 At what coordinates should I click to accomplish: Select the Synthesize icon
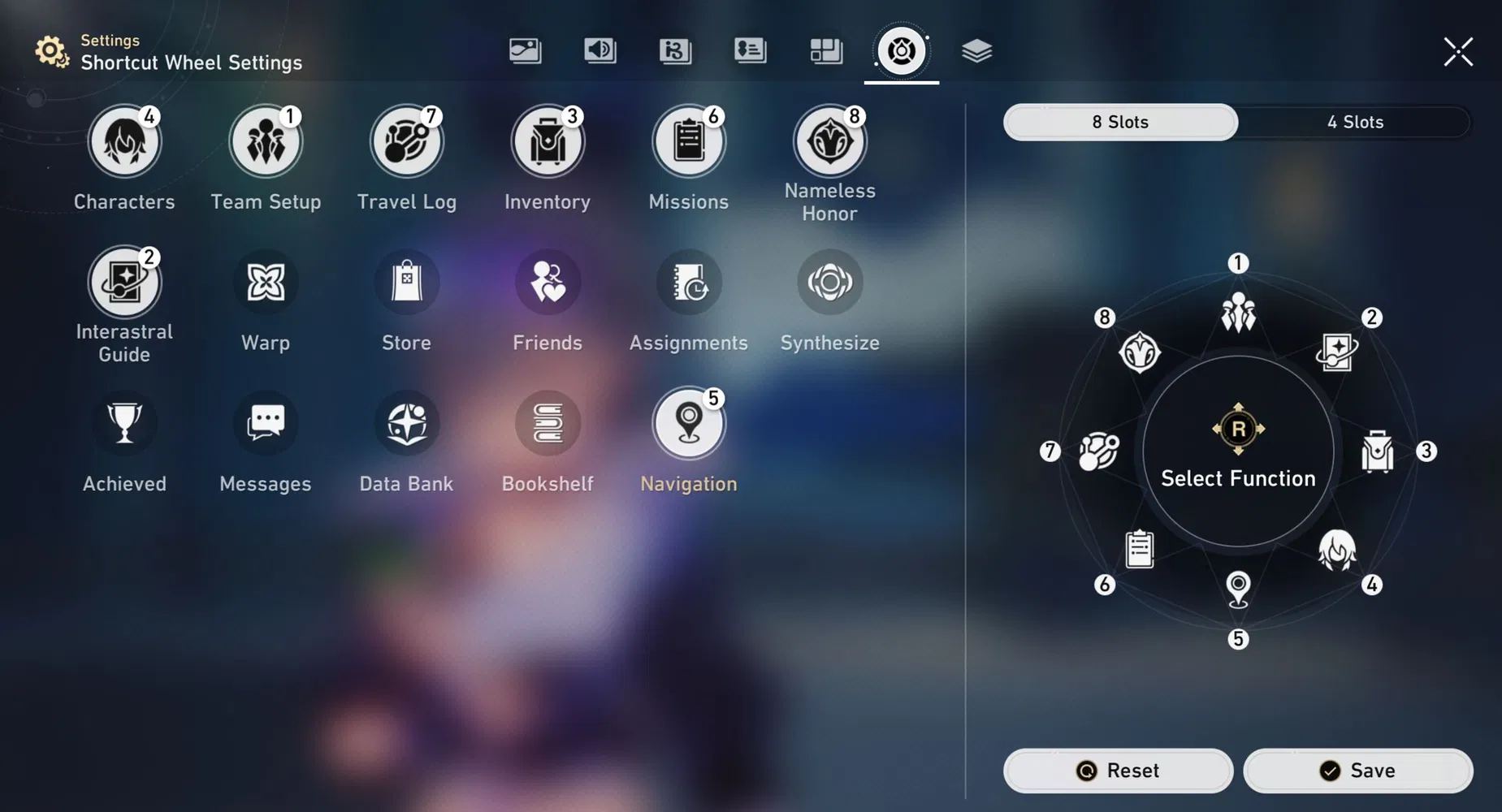(x=829, y=282)
